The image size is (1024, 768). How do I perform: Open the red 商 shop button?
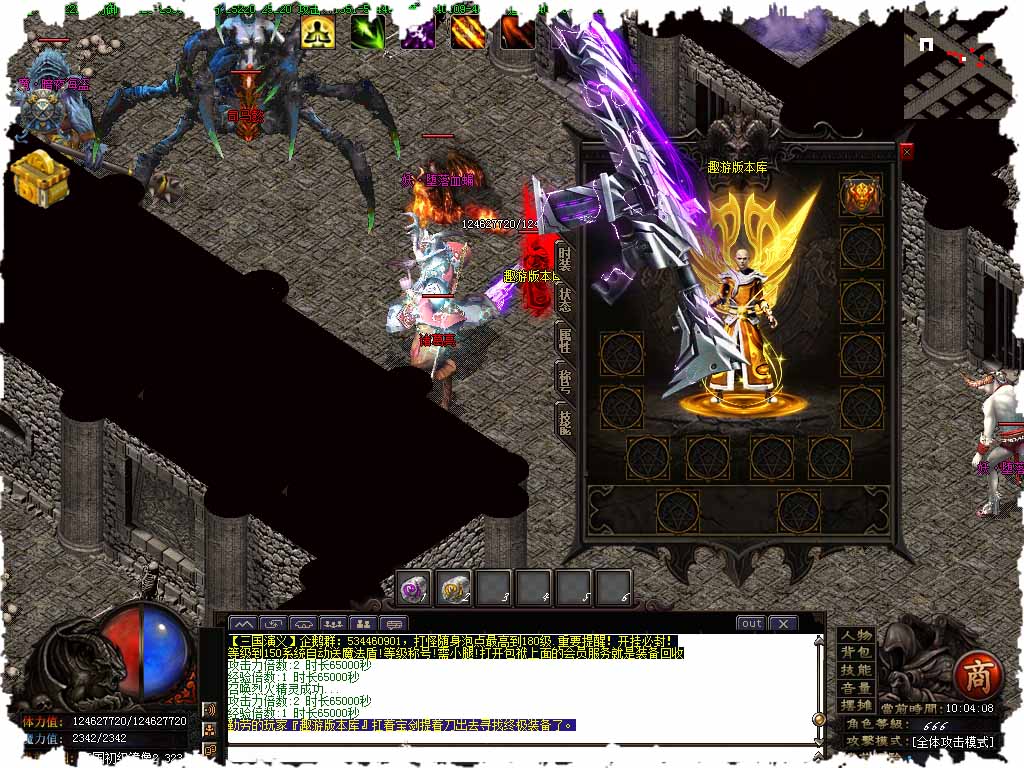(x=975, y=677)
